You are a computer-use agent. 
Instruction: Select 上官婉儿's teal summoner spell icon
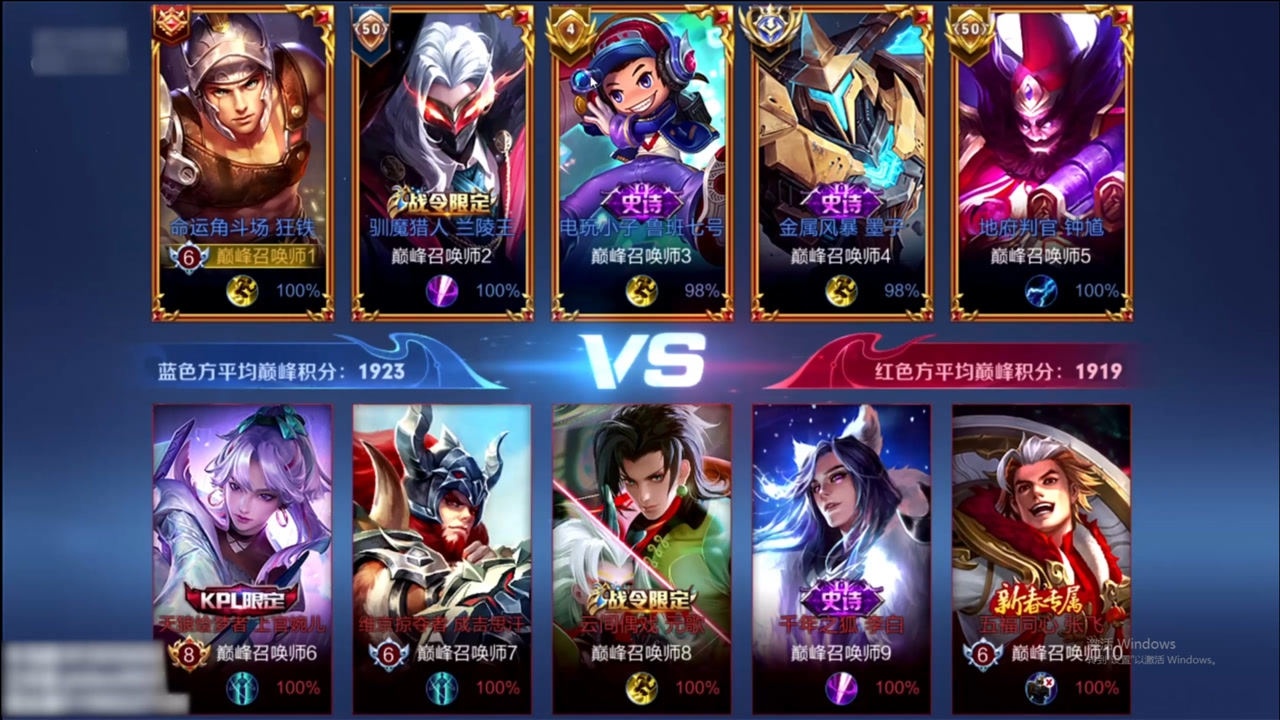(242, 687)
